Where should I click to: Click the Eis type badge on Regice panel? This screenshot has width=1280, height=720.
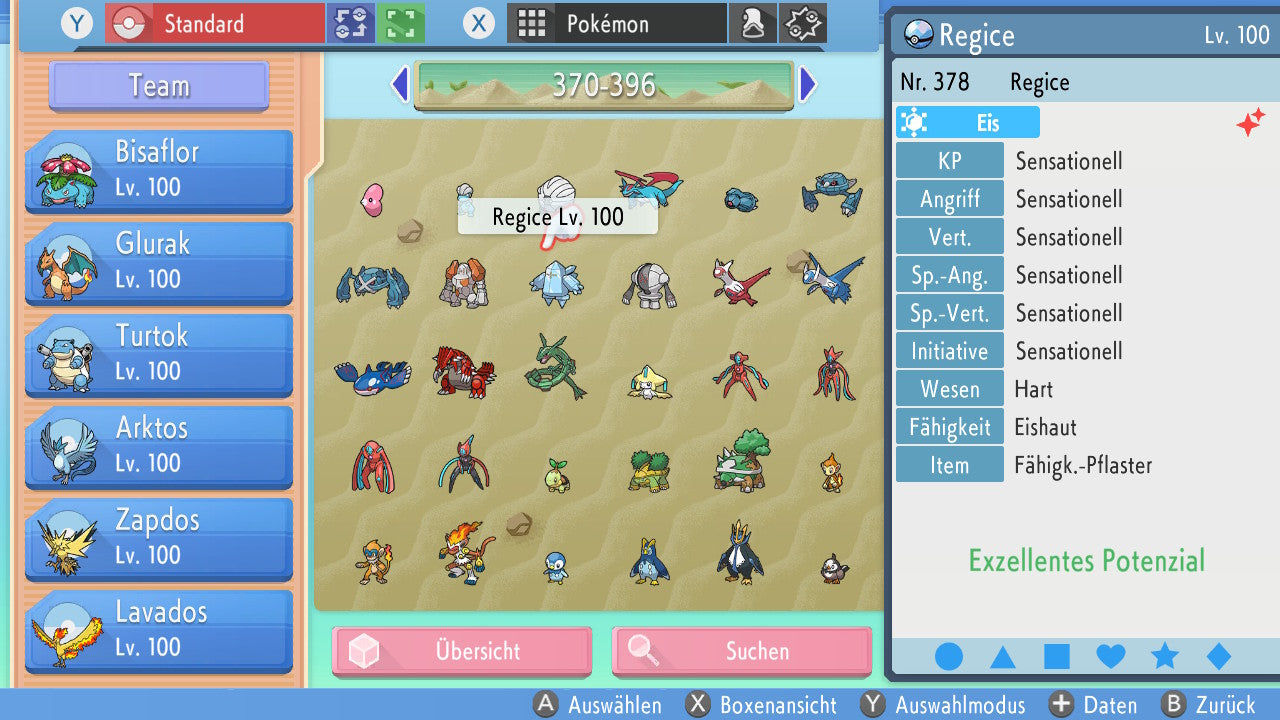(966, 121)
